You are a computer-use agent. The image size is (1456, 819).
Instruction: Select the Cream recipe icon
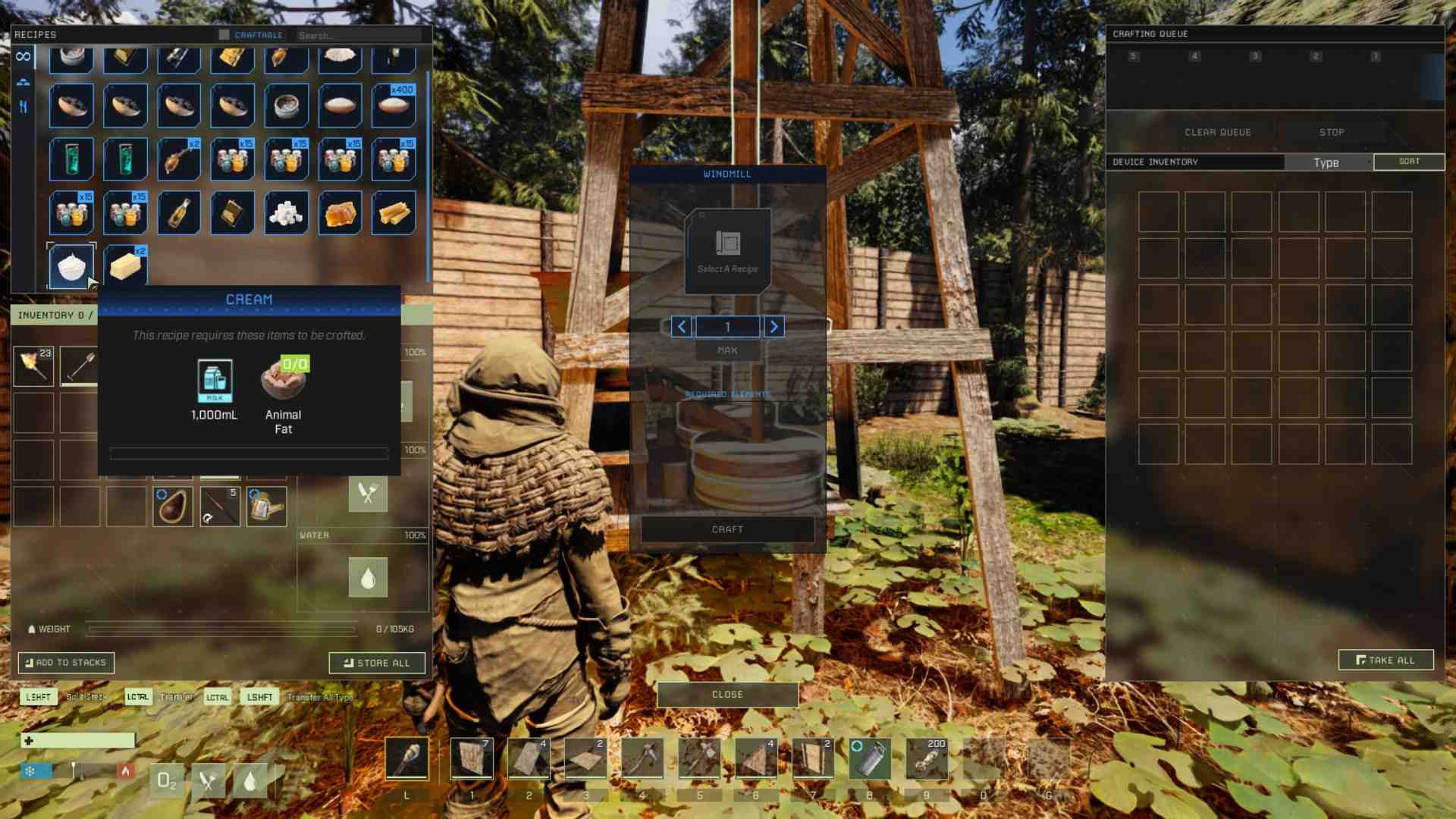[x=71, y=265]
